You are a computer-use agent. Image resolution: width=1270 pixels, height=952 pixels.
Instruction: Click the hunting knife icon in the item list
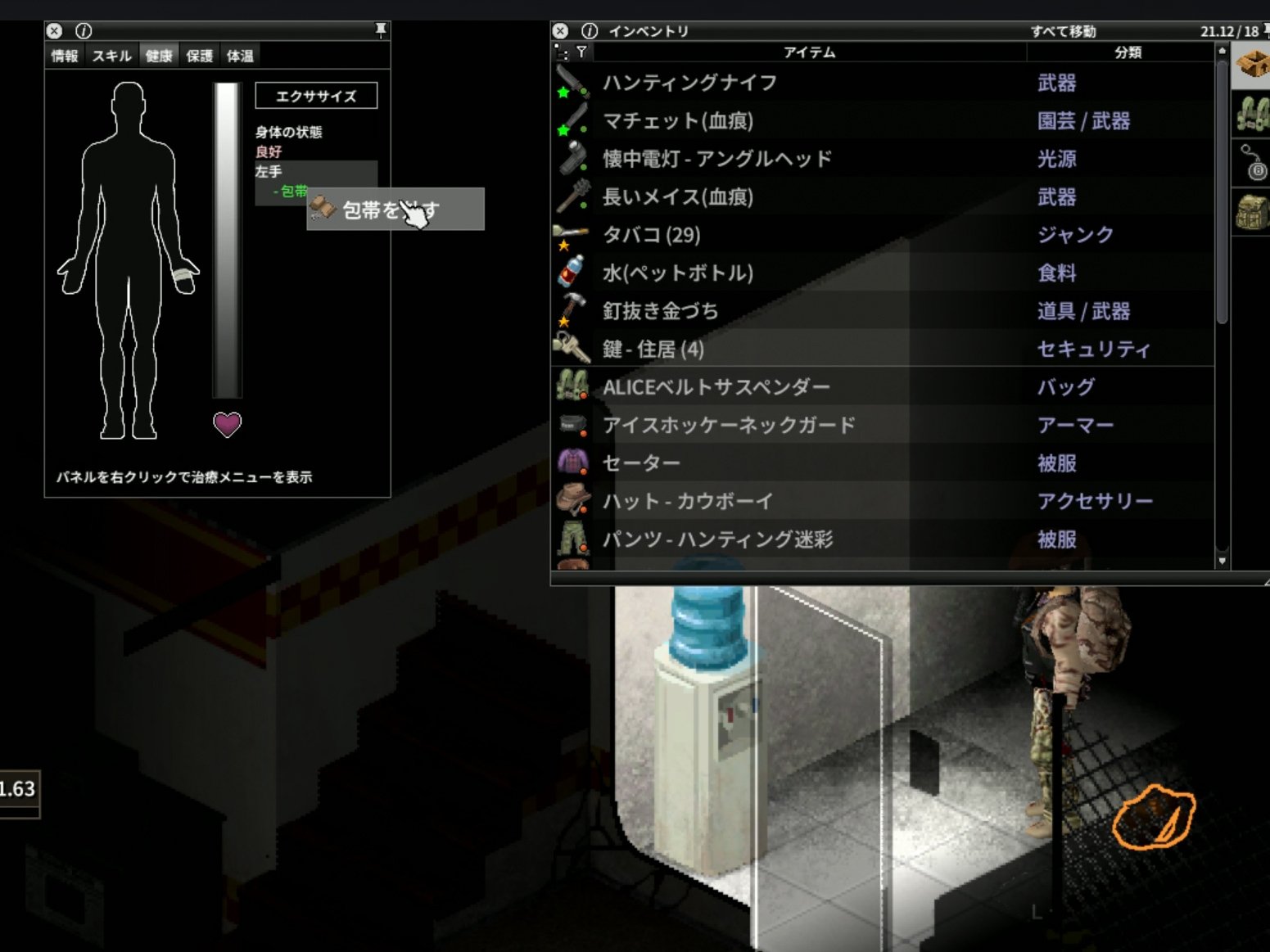coord(578,80)
